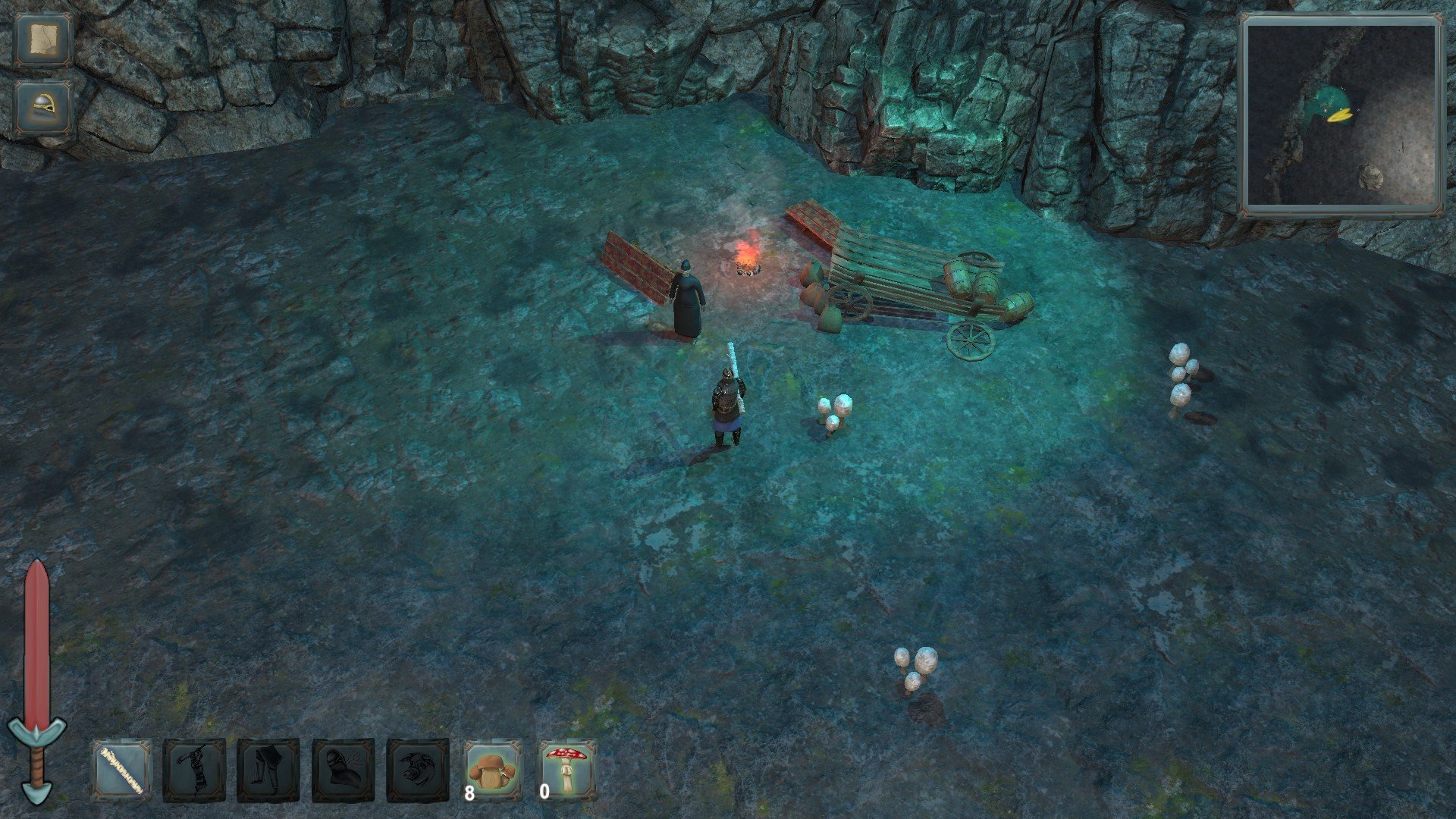
Task: Use the shouting helmet warcry ability
Action: (x=344, y=770)
